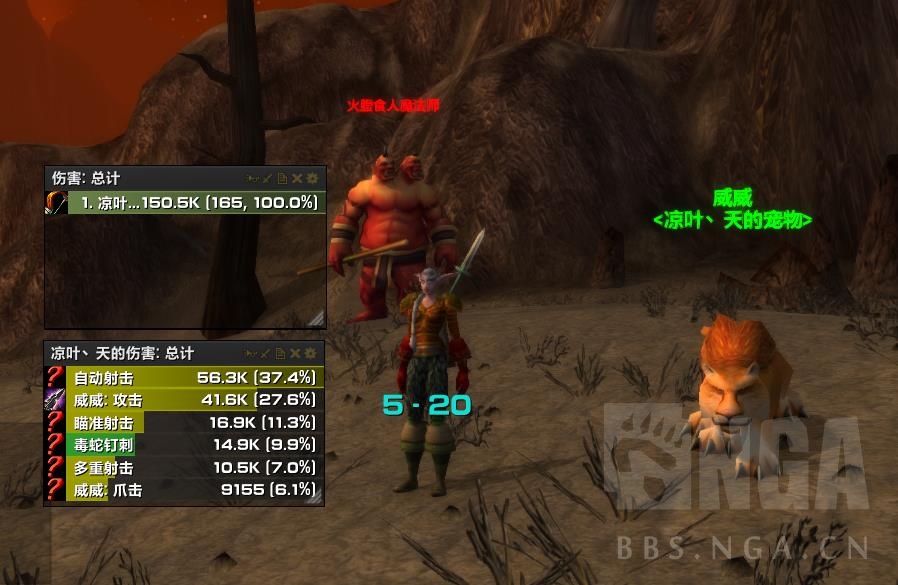Choose the 瞄准射击 damage row

coord(185,422)
